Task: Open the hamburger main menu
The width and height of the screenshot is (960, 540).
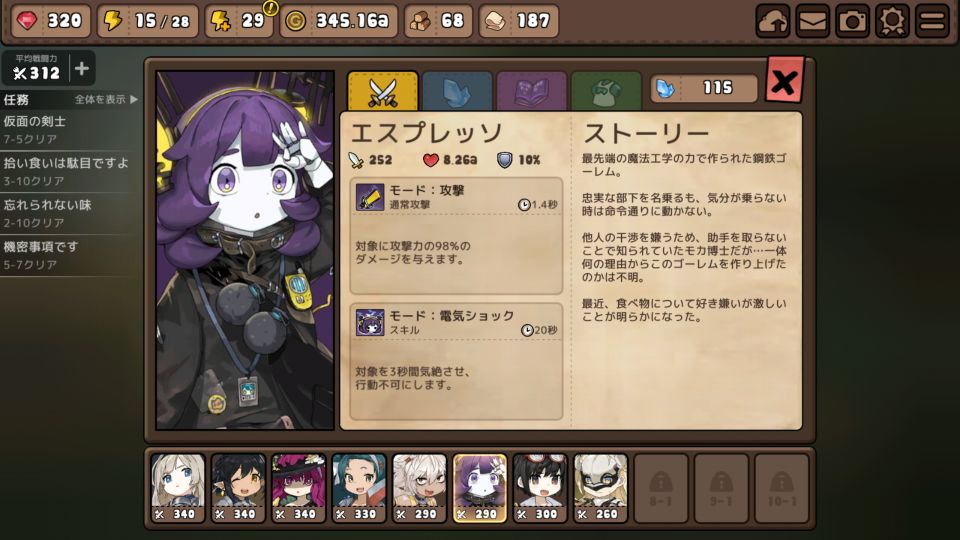Action: 932,20
